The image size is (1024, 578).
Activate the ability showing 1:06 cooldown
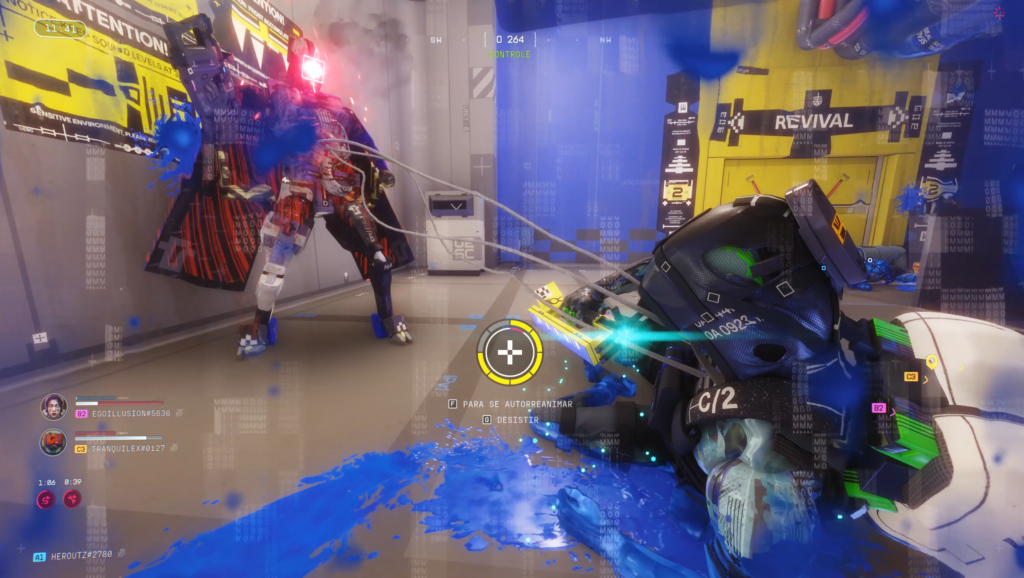[46, 498]
